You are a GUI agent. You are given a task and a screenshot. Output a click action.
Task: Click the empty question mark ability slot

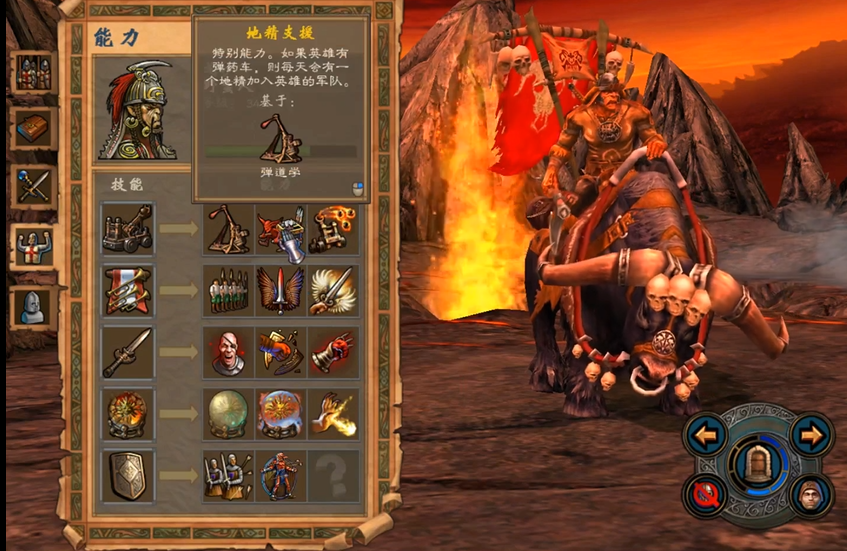coord(333,475)
